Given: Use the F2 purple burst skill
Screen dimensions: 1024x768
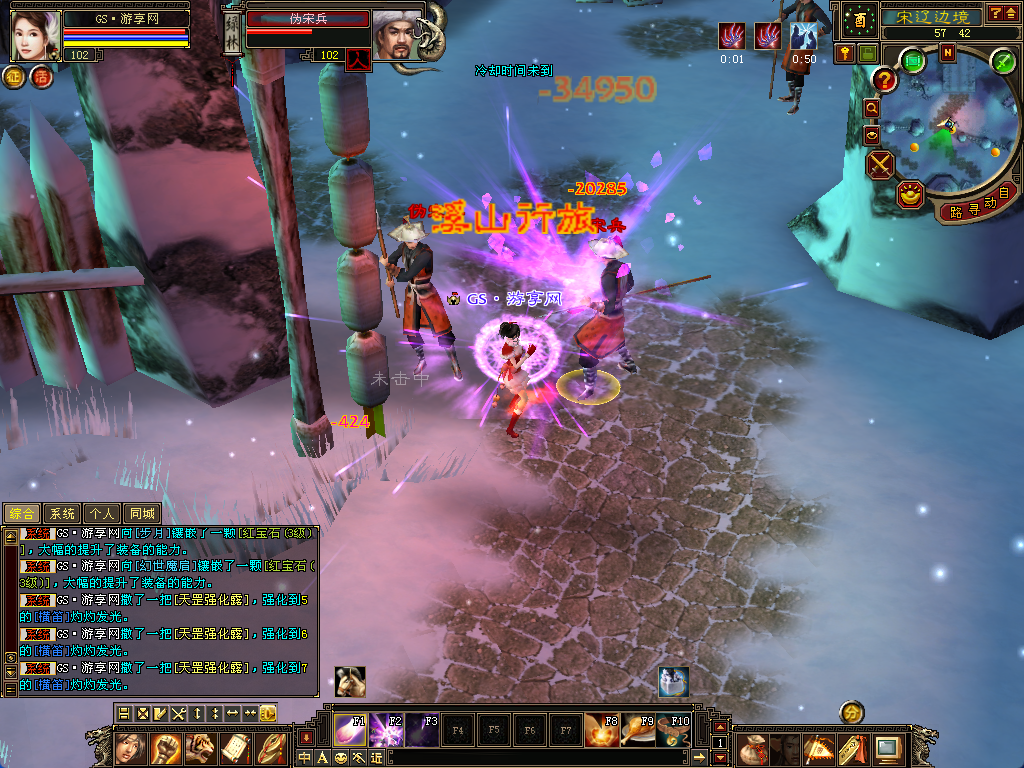Looking at the screenshot, I should 387,730.
